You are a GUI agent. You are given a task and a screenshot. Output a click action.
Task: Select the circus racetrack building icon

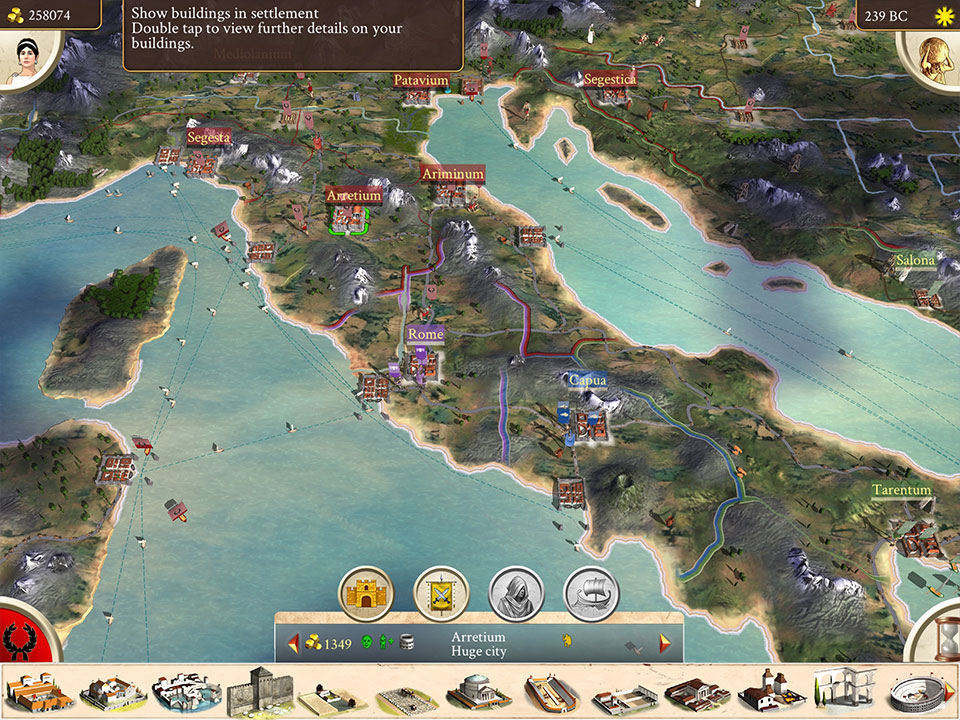coord(552,692)
